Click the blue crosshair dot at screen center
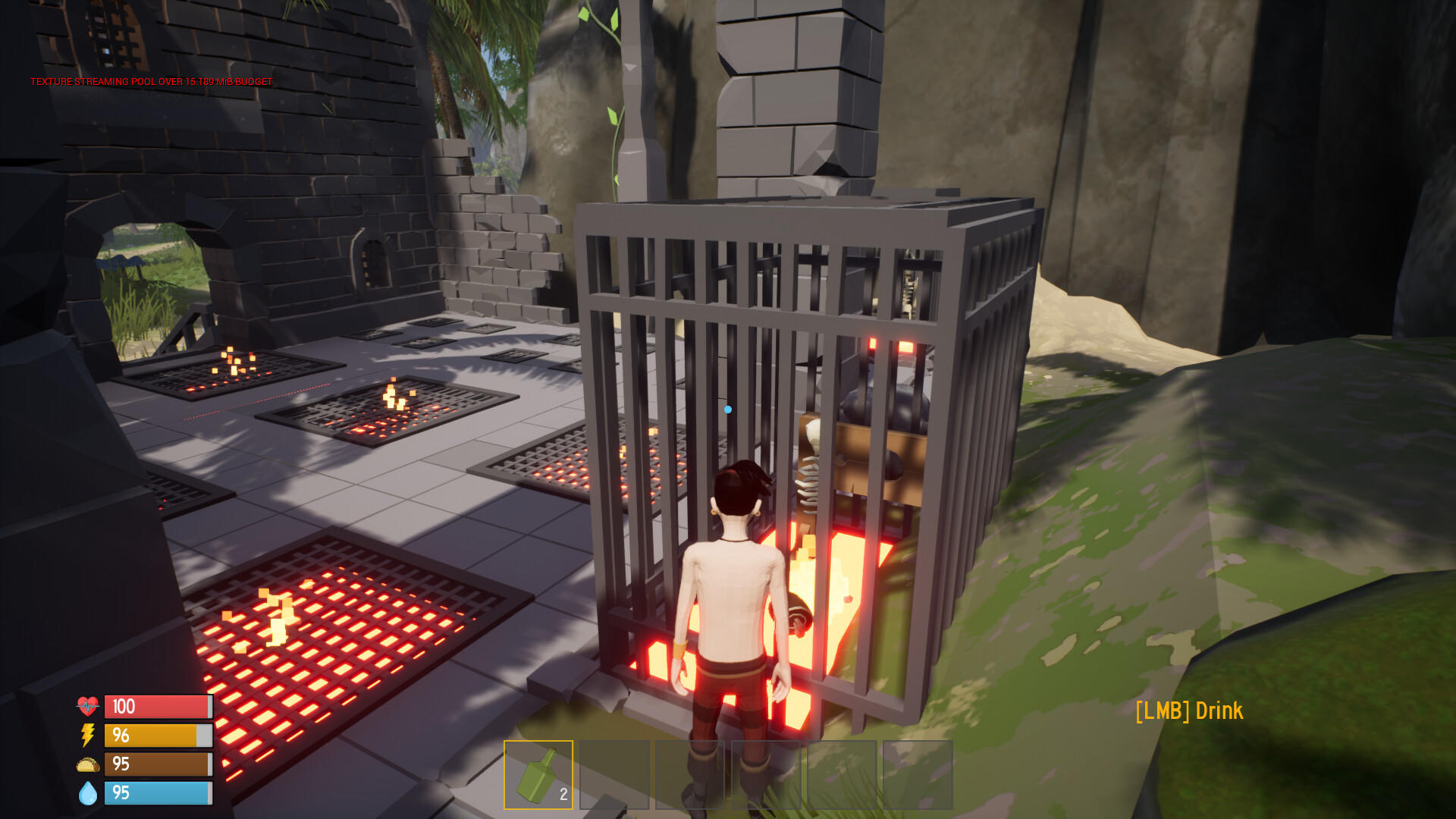Screen dimensions: 1456x819 (x=729, y=409)
